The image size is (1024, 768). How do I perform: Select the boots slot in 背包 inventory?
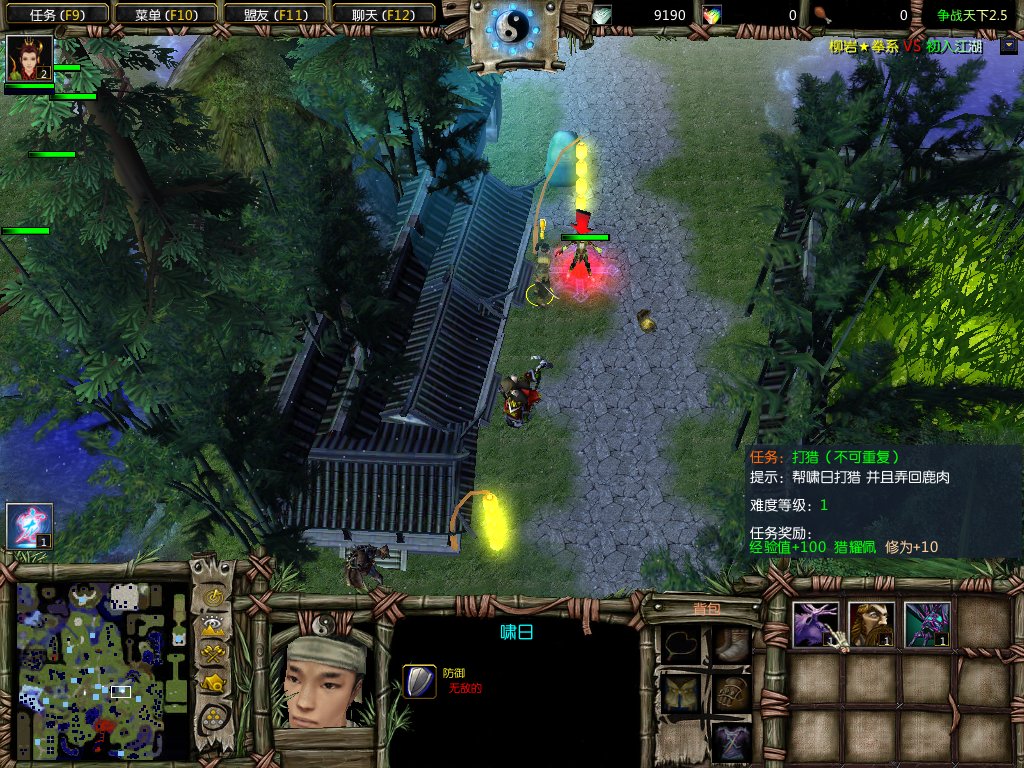pos(731,645)
